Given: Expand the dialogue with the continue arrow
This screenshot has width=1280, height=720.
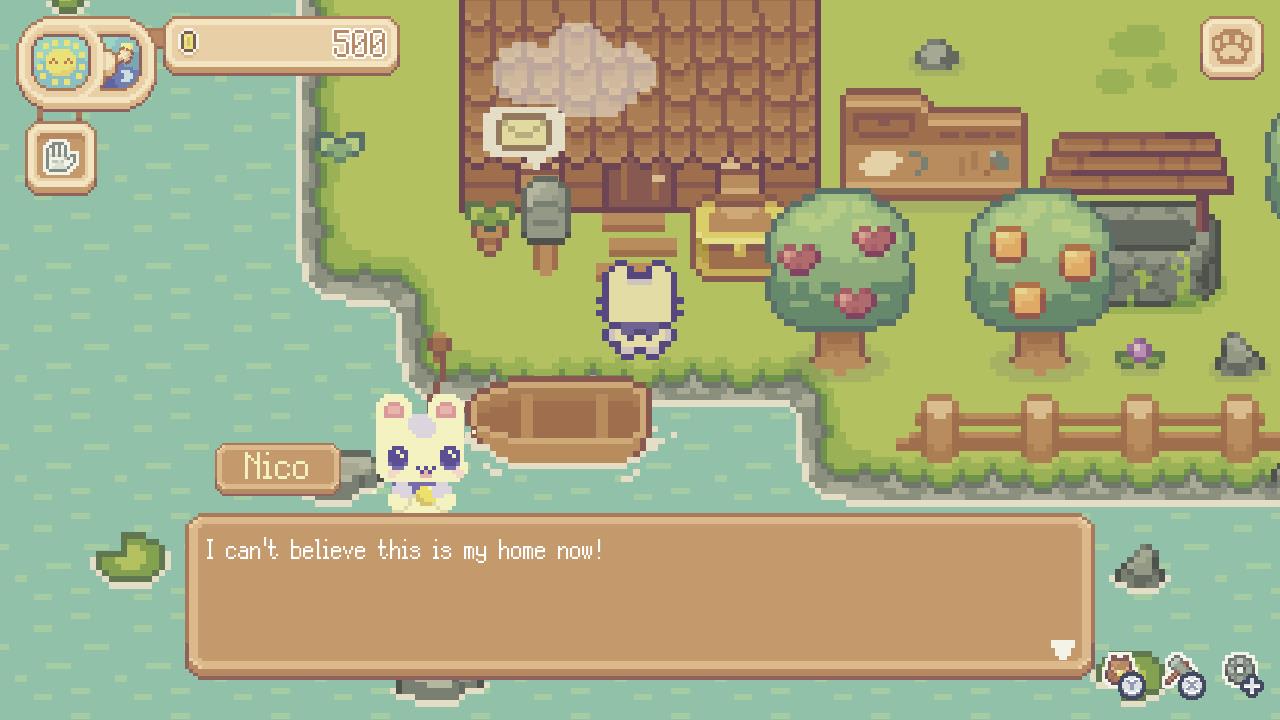Looking at the screenshot, I should [x=1062, y=650].
